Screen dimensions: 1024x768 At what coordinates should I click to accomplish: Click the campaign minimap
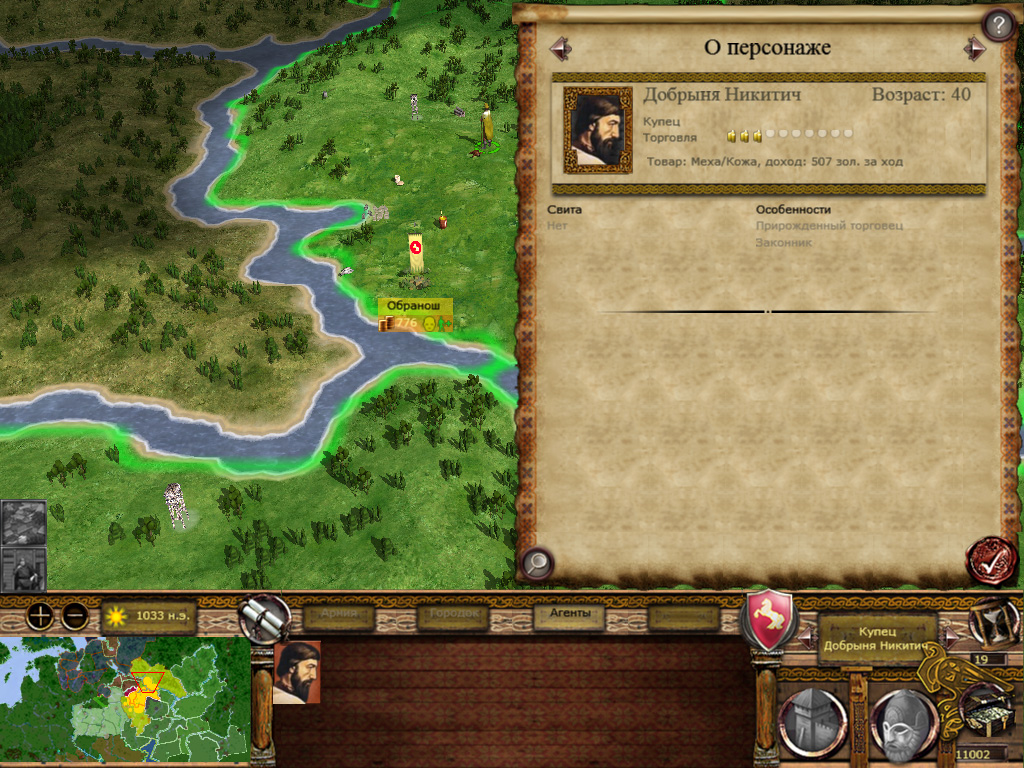(x=124, y=702)
